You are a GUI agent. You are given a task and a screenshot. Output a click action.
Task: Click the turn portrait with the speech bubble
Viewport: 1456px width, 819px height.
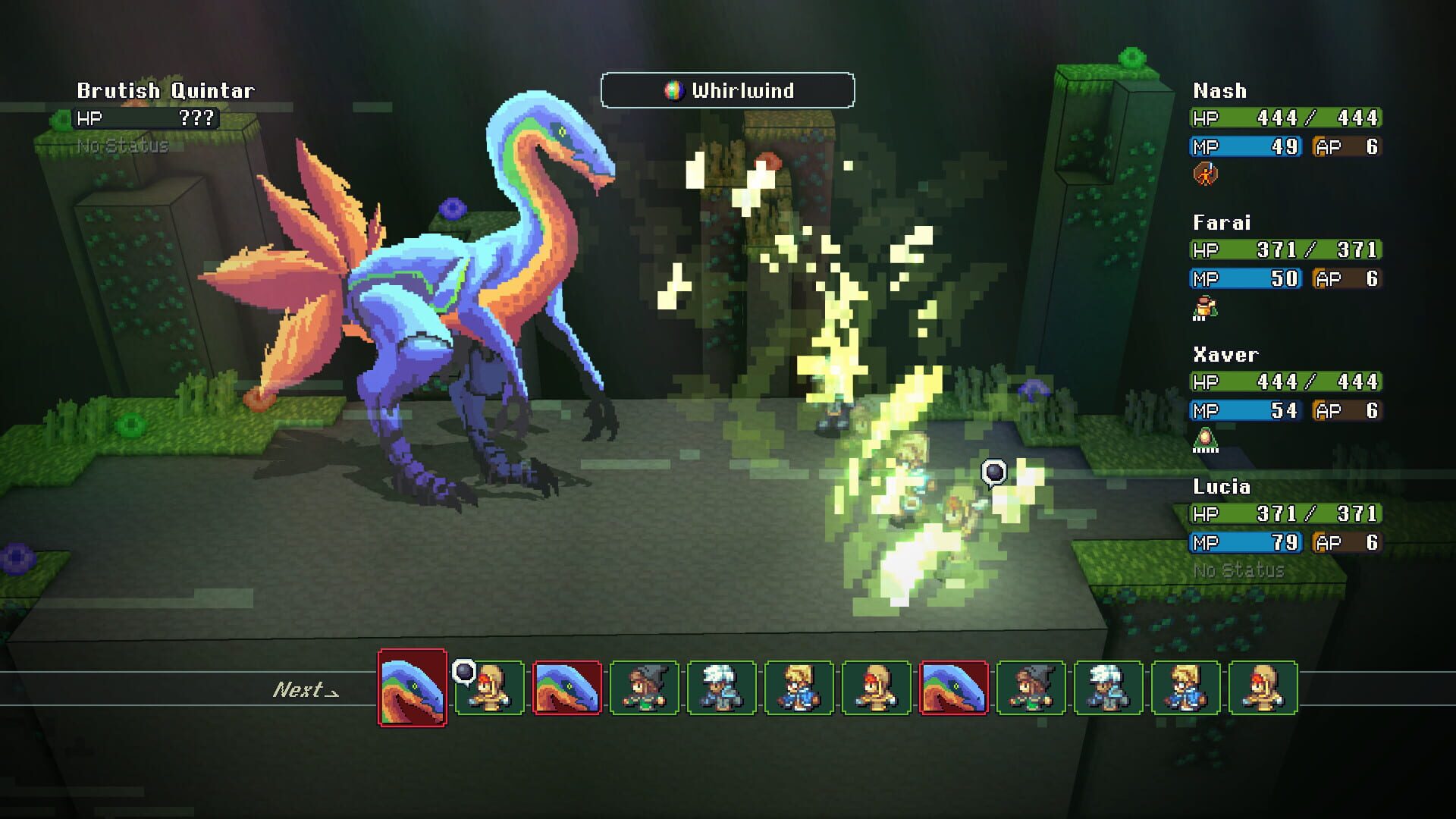click(x=490, y=688)
